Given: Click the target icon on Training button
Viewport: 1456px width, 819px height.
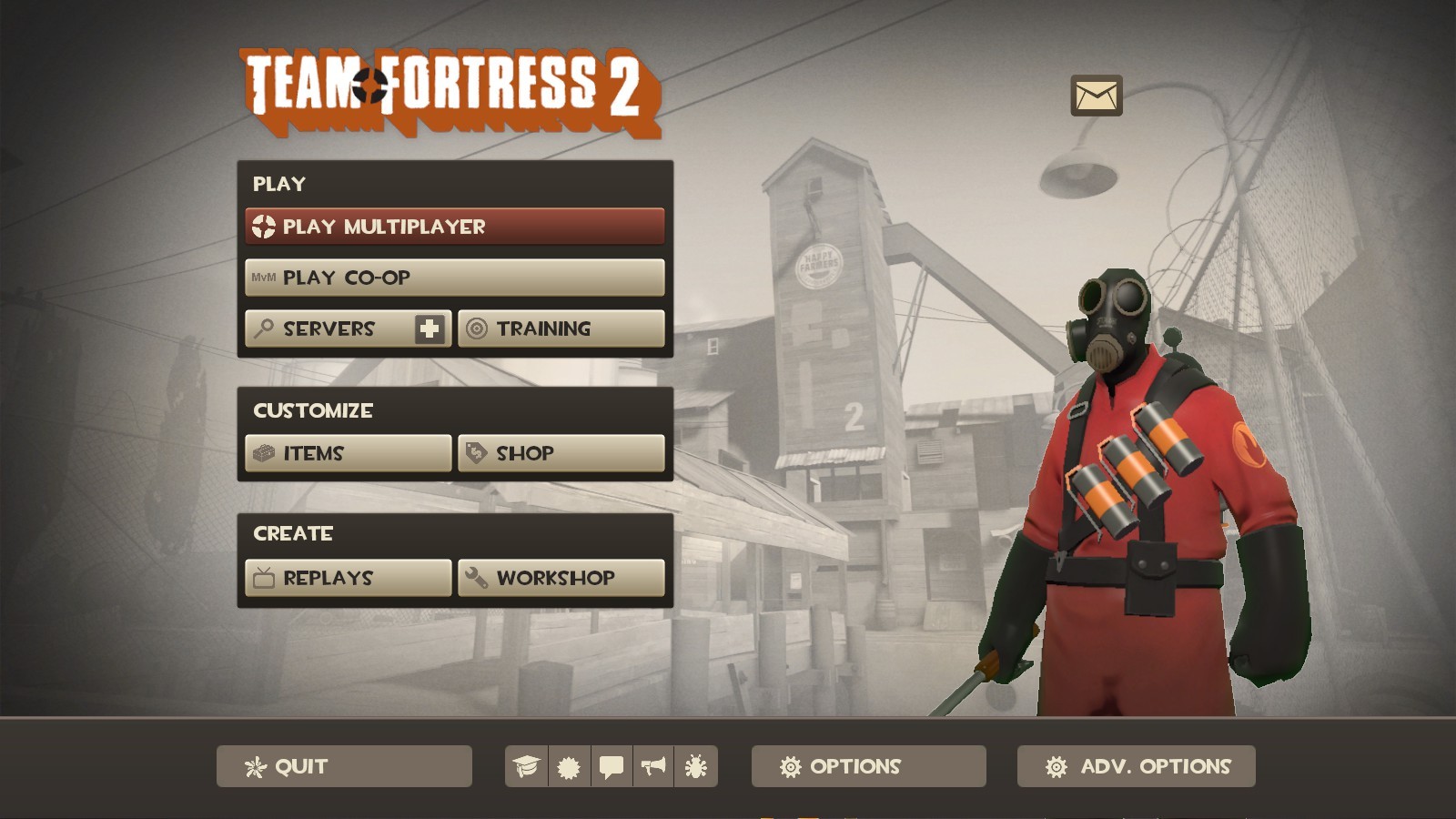Looking at the screenshot, I should coord(477,329).
